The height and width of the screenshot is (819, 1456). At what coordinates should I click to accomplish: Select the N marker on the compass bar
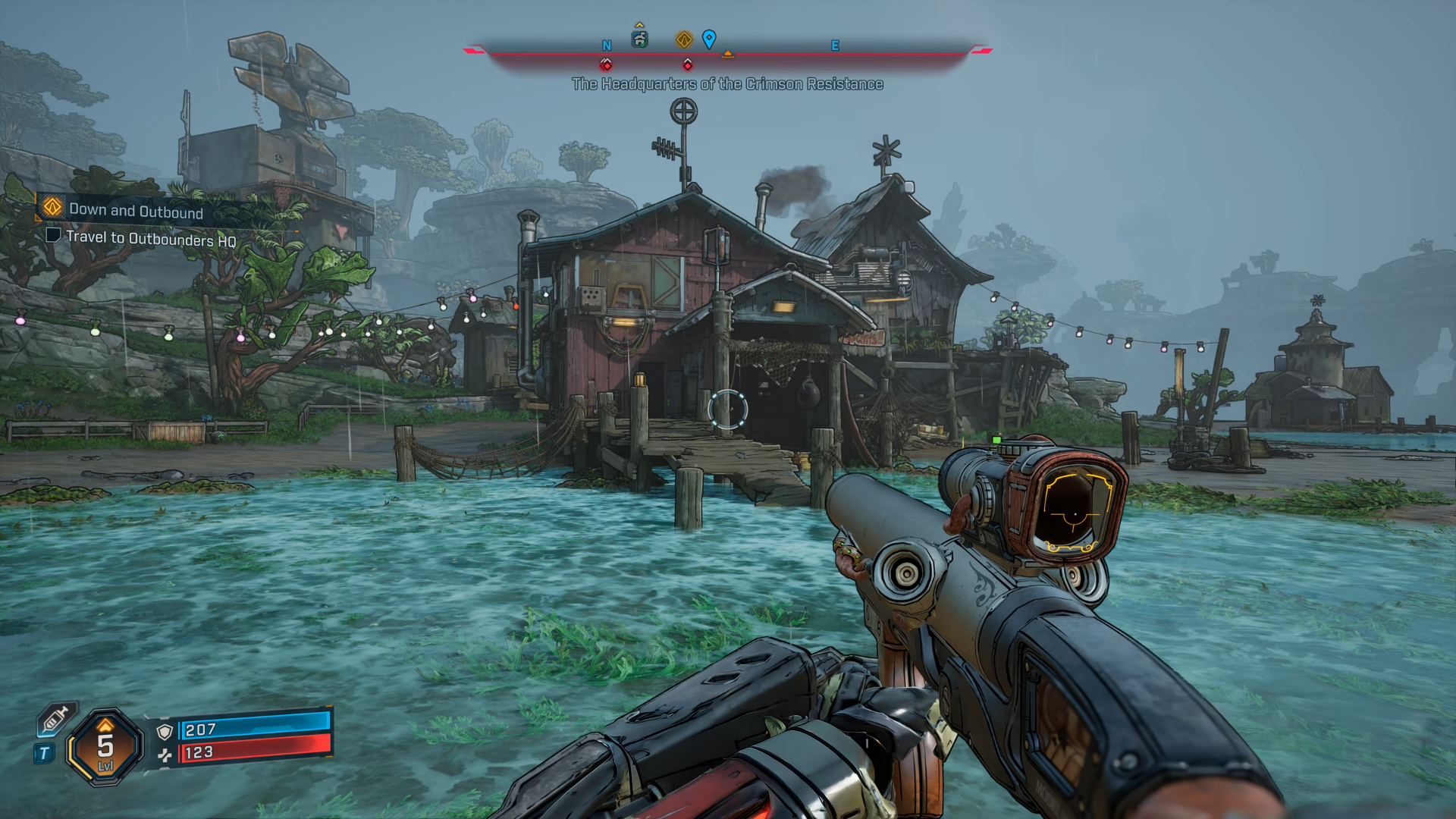pyautogui.click(x=606, y=45)
